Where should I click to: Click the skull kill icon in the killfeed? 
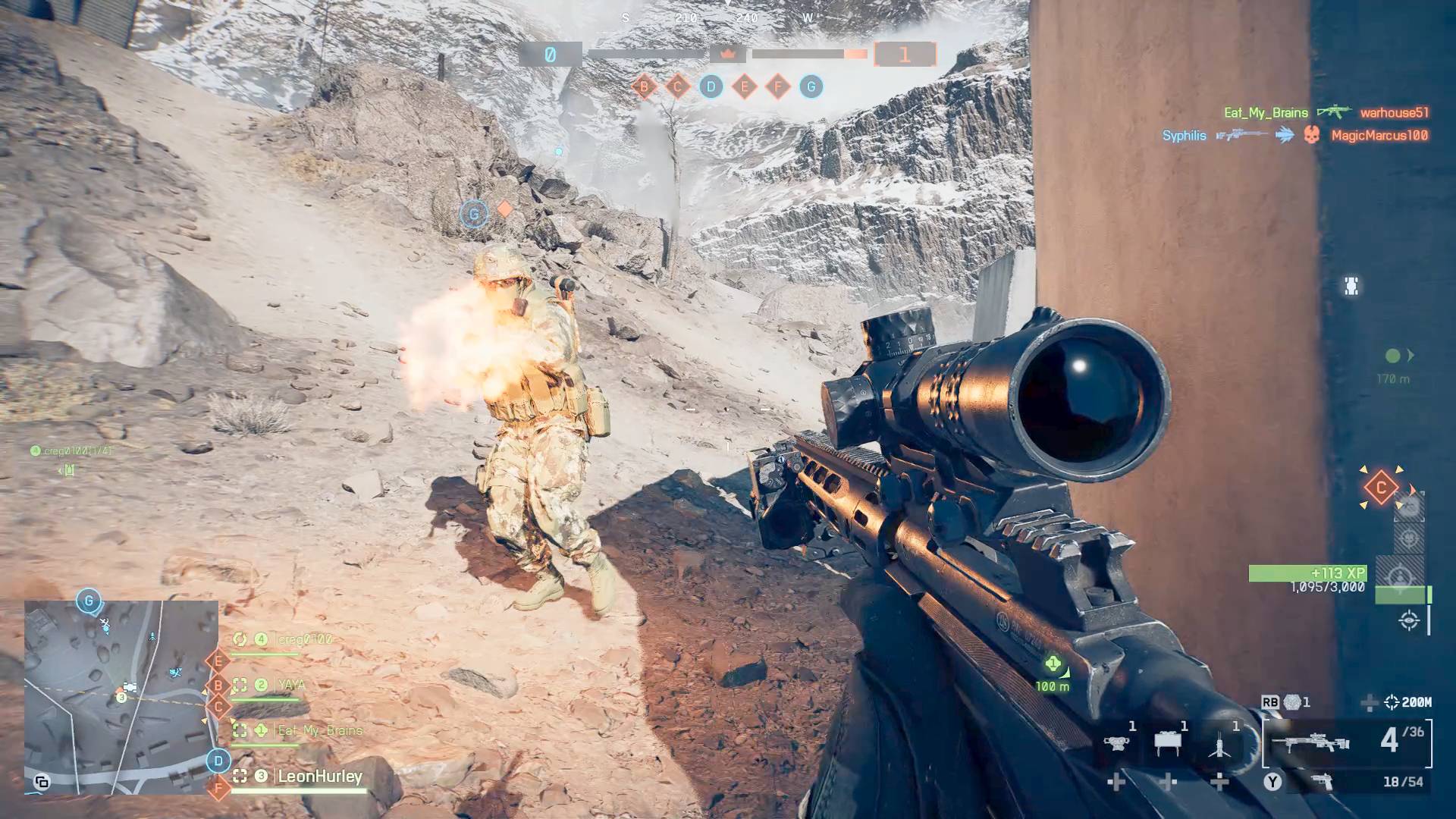pos(1310,134)
